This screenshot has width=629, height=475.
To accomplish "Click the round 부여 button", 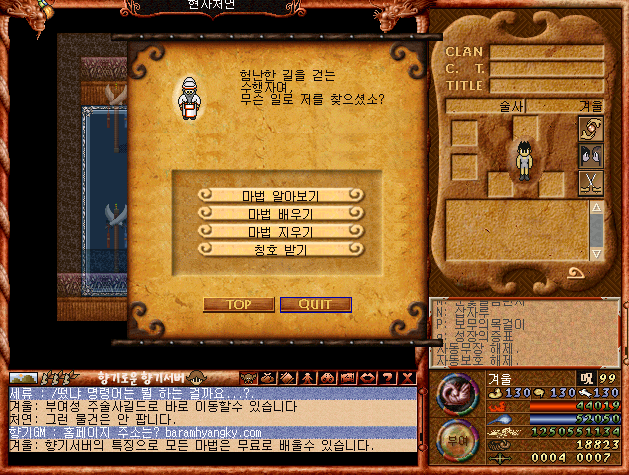I will (455, 440).
